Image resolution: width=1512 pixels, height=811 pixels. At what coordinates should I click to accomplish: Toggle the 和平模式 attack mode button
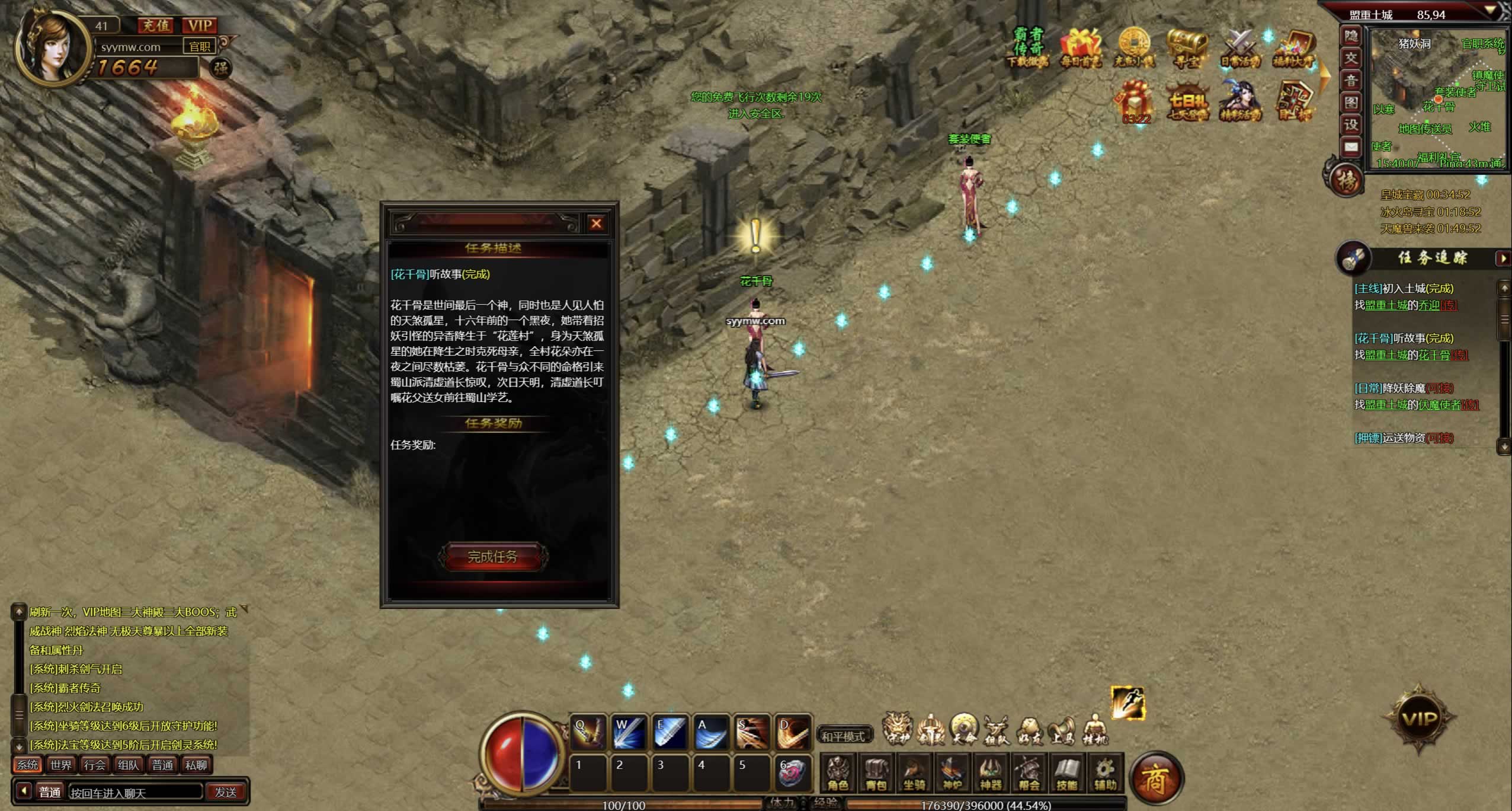click(843, 736)
